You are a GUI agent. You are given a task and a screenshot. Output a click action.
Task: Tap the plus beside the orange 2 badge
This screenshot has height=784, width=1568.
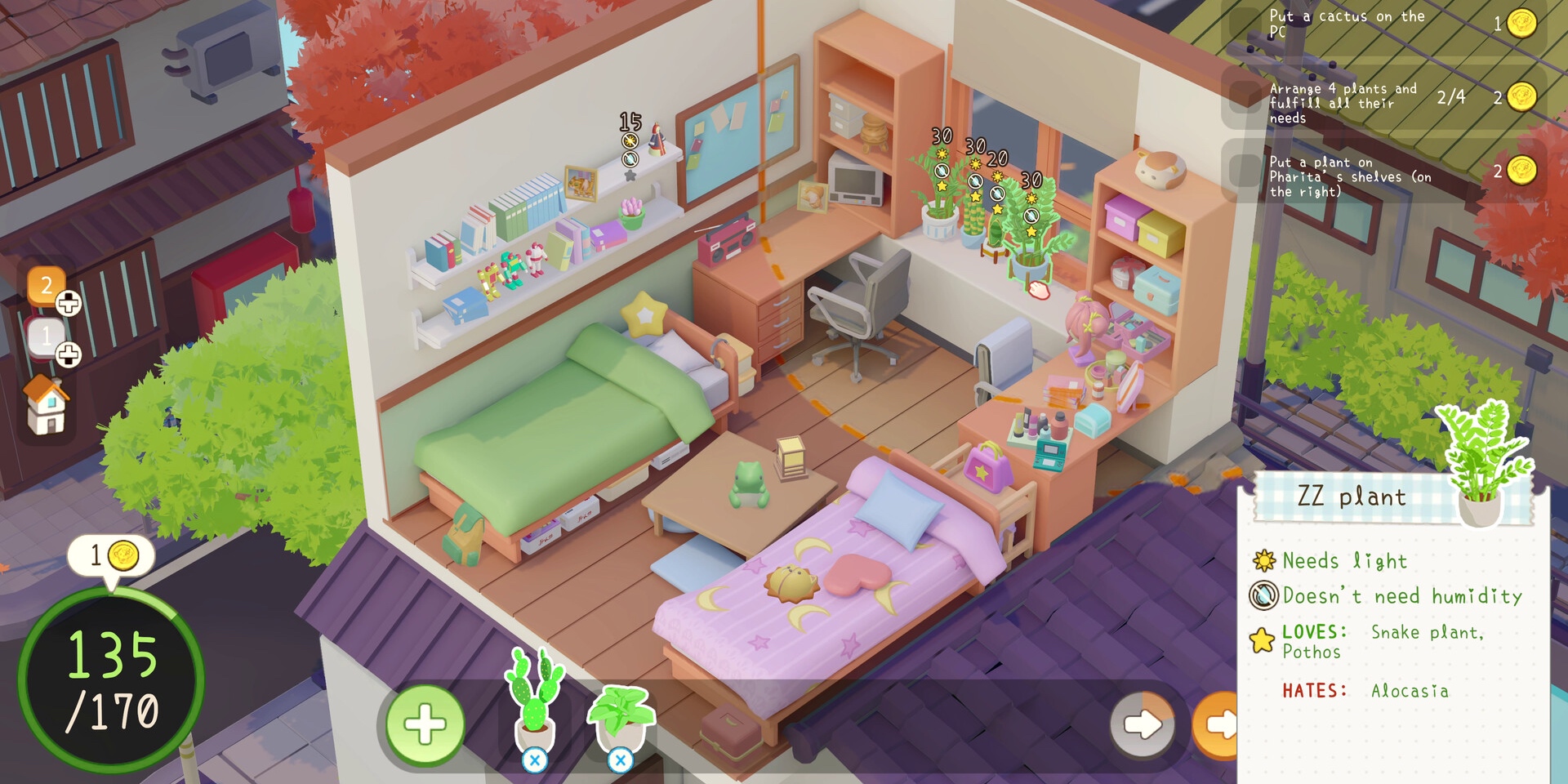69,304
